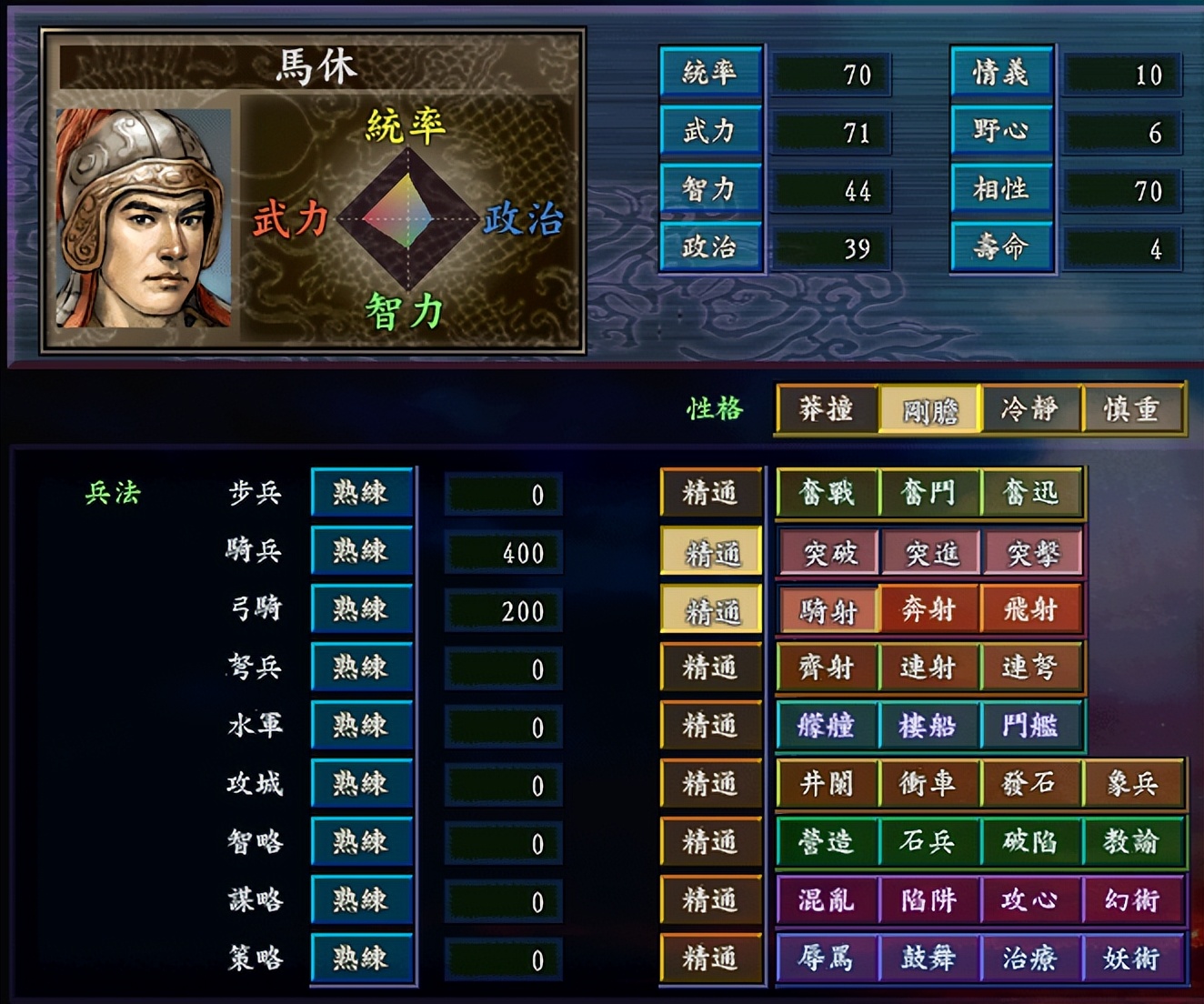Select the 樓船 naval skill

tap(928, 727)
